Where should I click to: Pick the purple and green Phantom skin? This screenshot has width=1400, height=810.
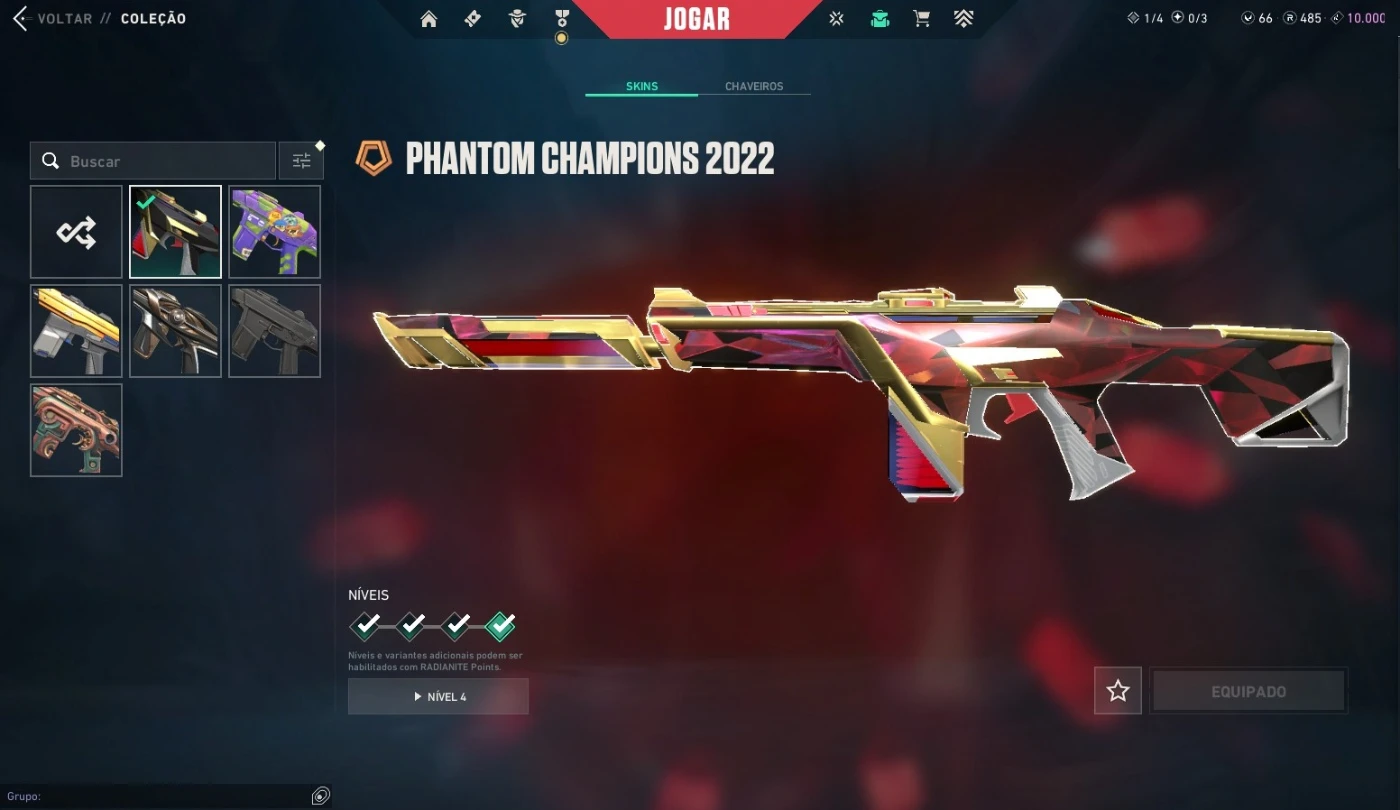274,232
